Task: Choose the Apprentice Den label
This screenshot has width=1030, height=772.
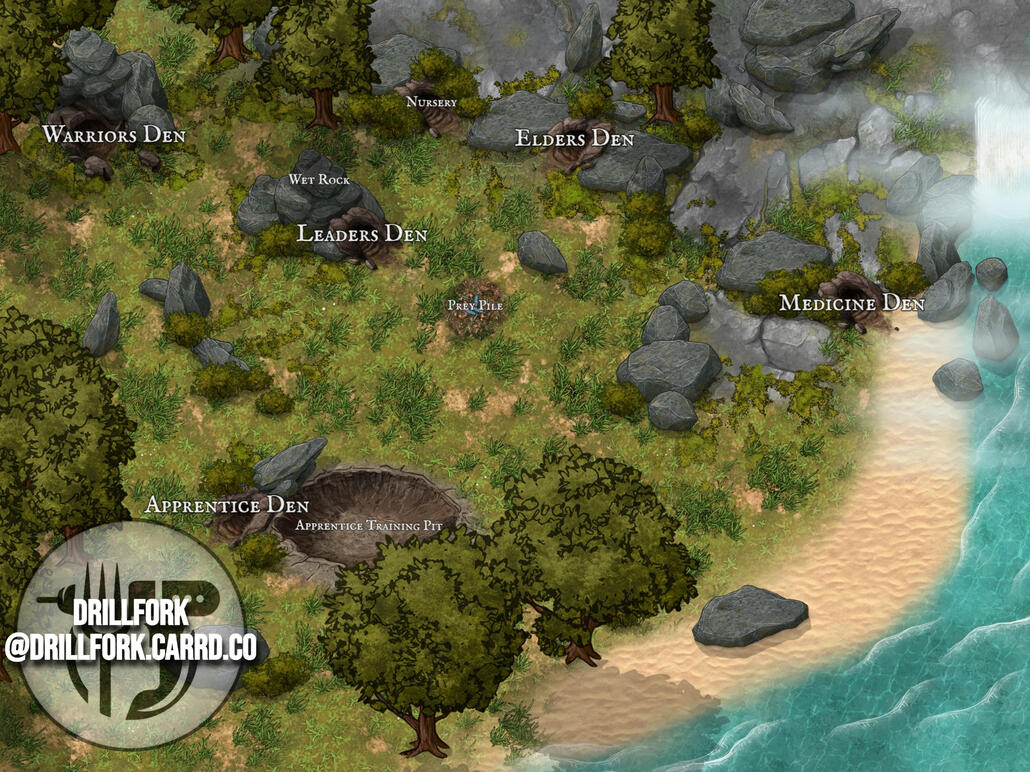Action: tap(227, 505)
